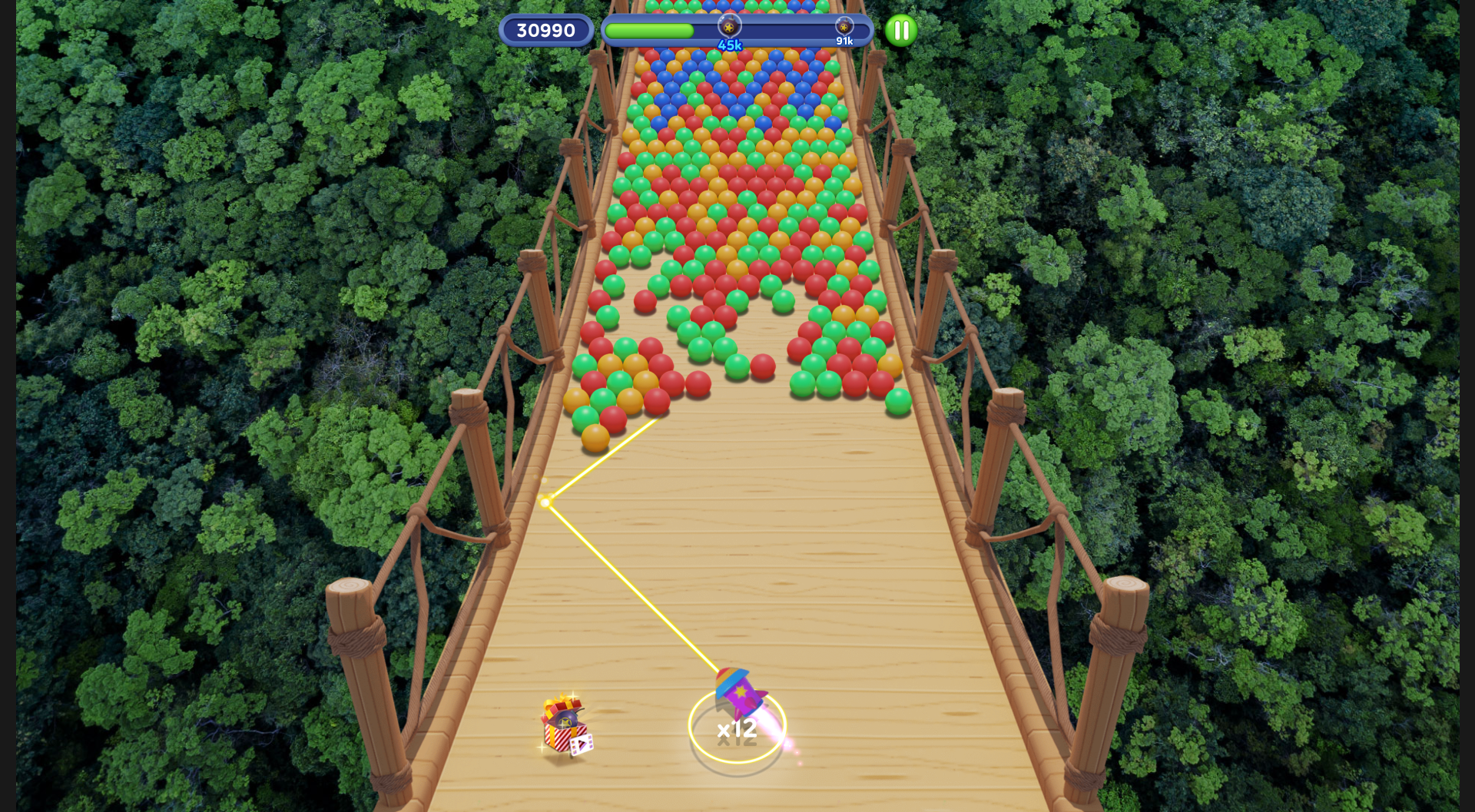Tap the 45k milestone bomb icon
Viewport: 1475px width, 812px height.
click(729, 25)
